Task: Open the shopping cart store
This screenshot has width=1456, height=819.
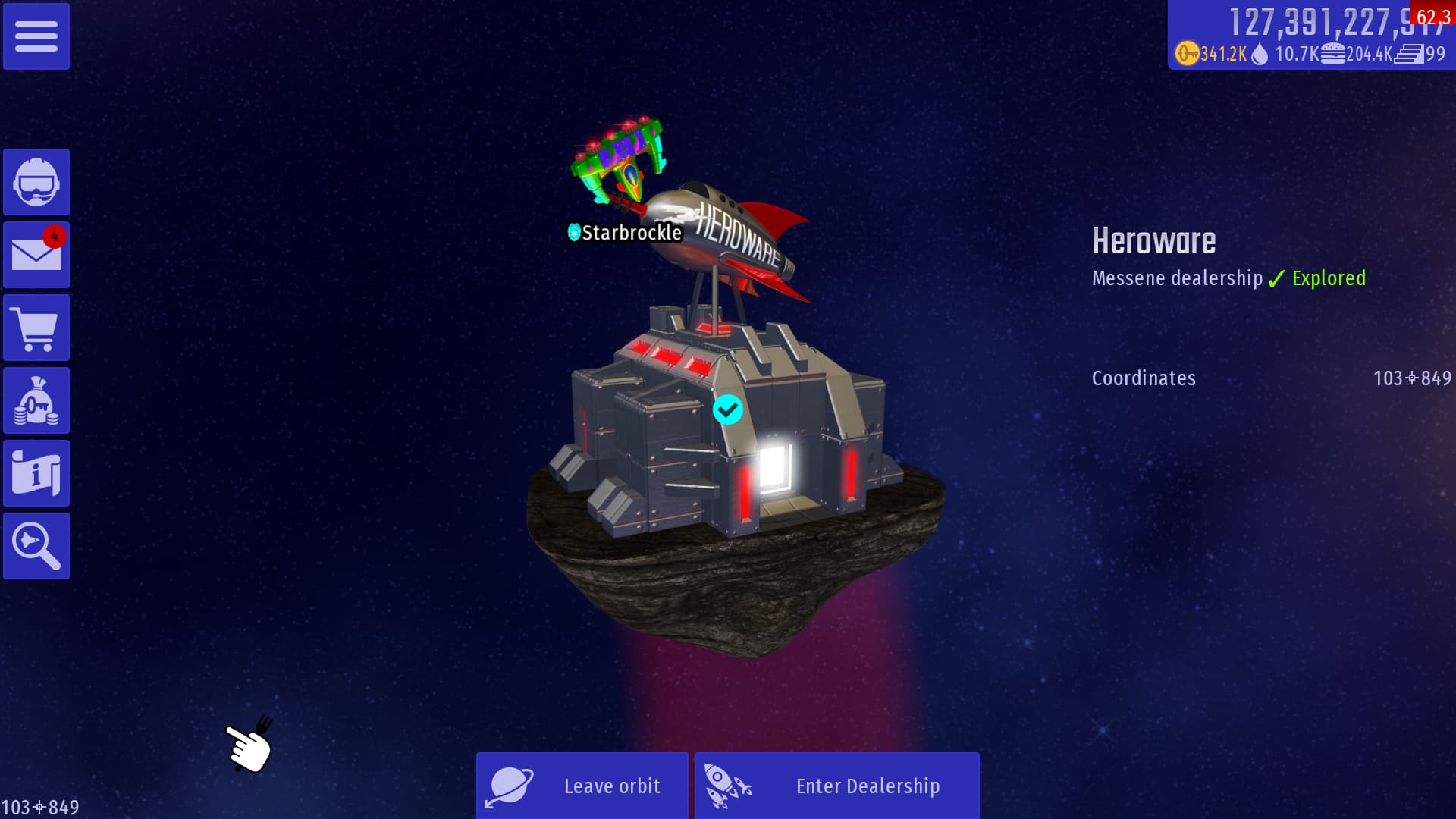Action: [36, 328]
